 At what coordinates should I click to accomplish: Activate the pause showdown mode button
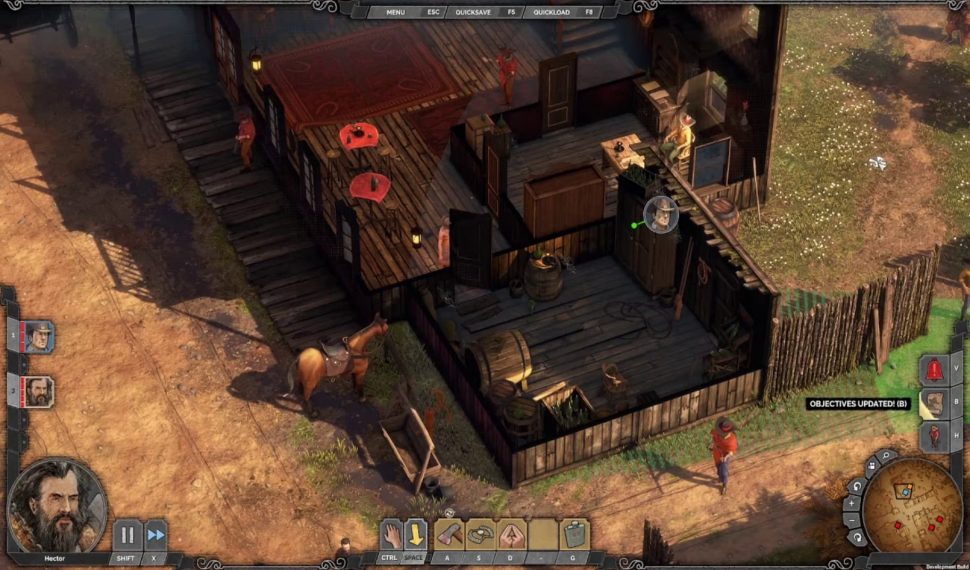pyautogui.click(x=127, y=534)
